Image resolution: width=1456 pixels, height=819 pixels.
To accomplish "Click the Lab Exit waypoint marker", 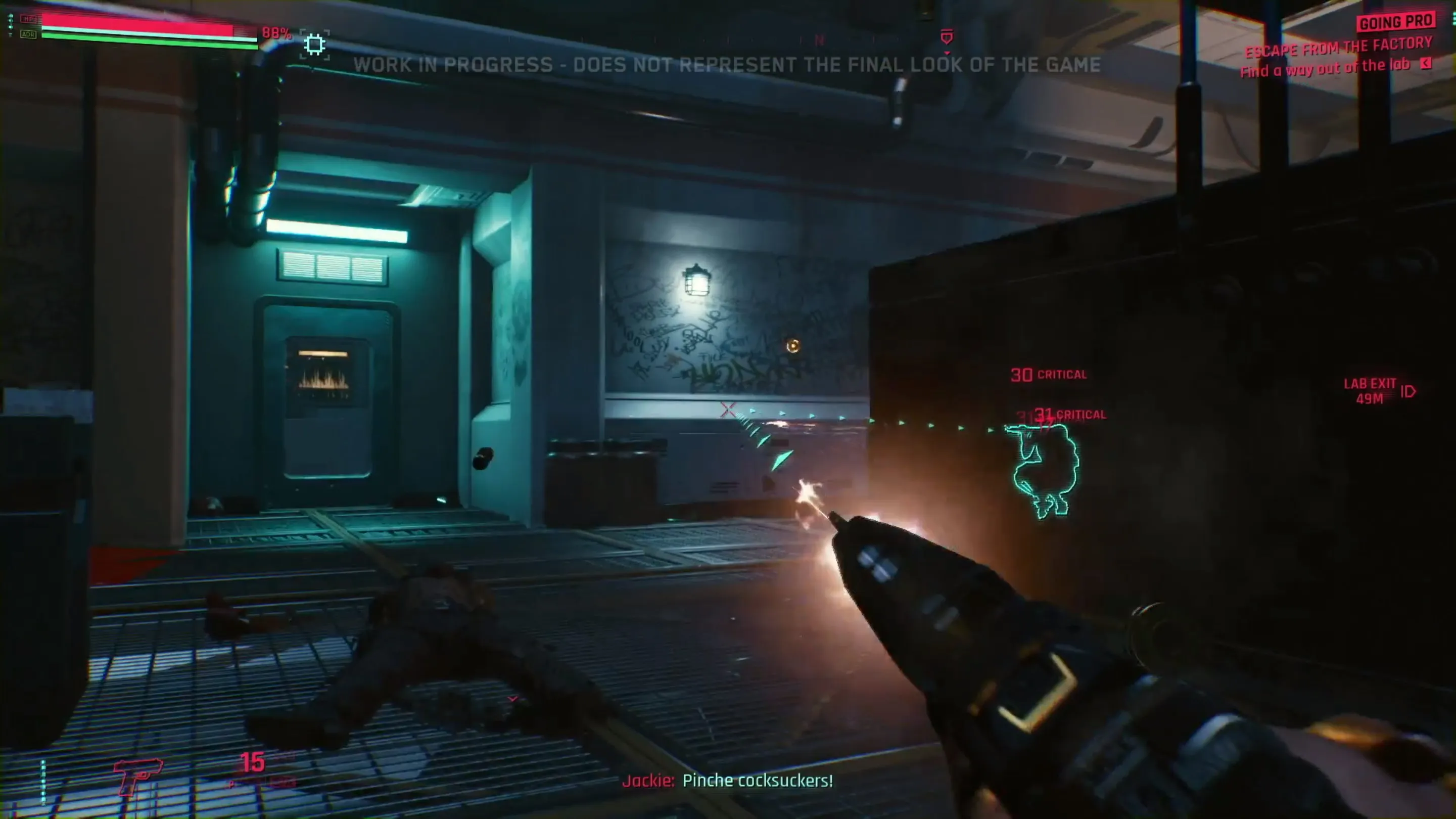I will [x=1408, y=391].
